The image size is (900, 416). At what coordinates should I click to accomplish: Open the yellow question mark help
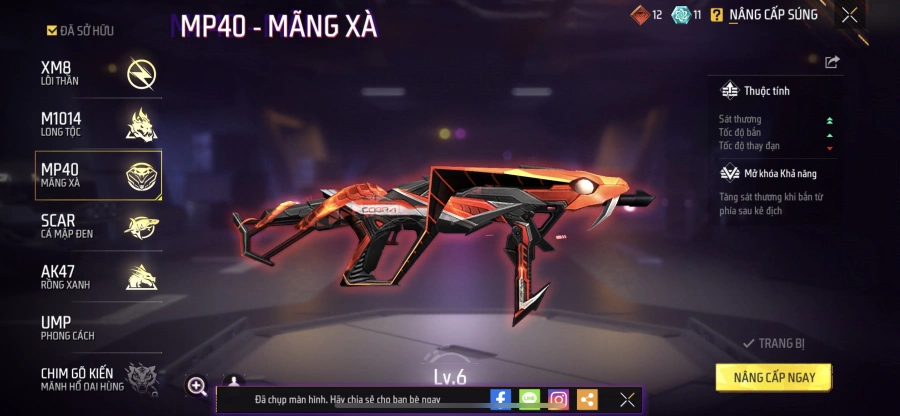point(716,15)
